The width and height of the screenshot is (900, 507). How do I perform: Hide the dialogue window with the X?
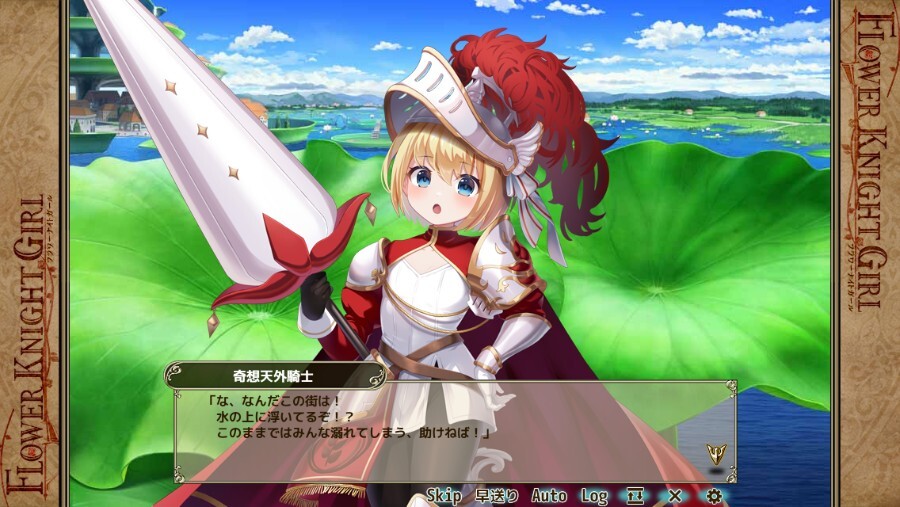tap(675, 496)
